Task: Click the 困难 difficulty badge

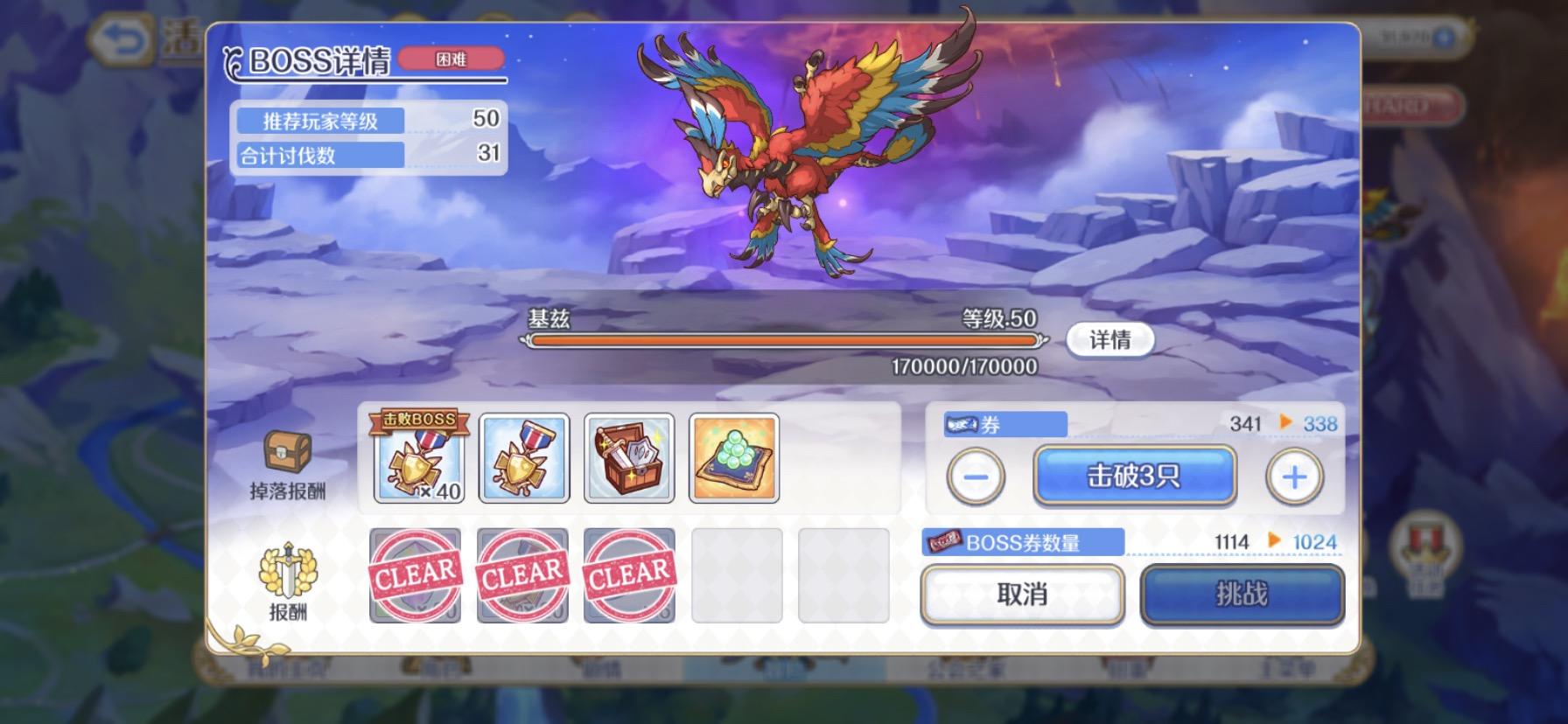Action: click(x=451, y=58)
